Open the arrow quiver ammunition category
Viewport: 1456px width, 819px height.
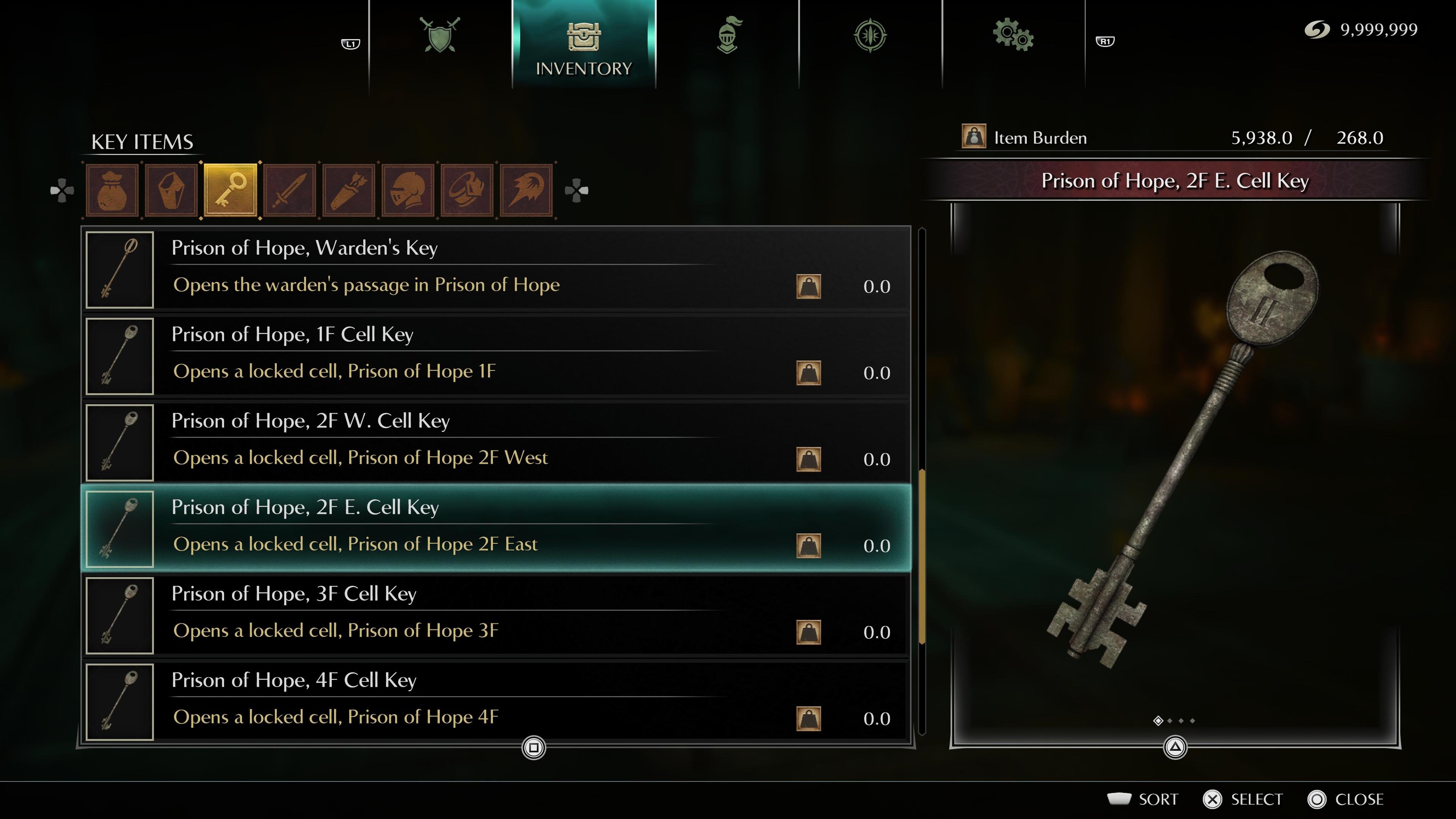click(x=349, y=190)
